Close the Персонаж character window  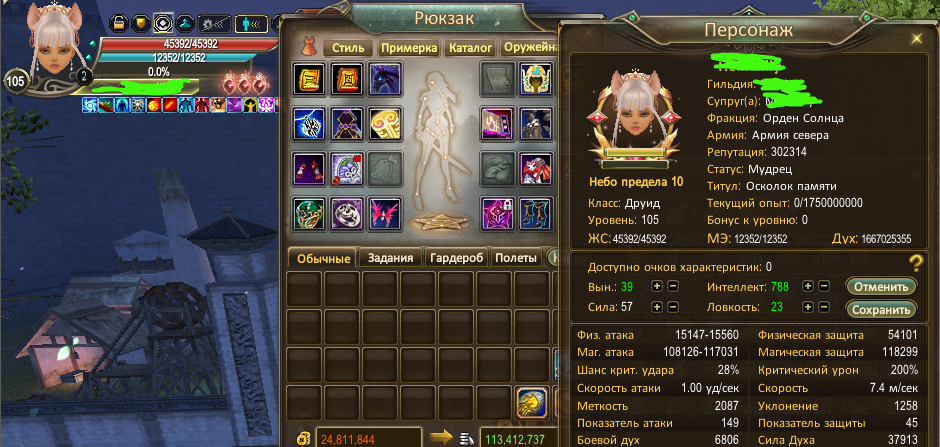click(x=916, y=38)
